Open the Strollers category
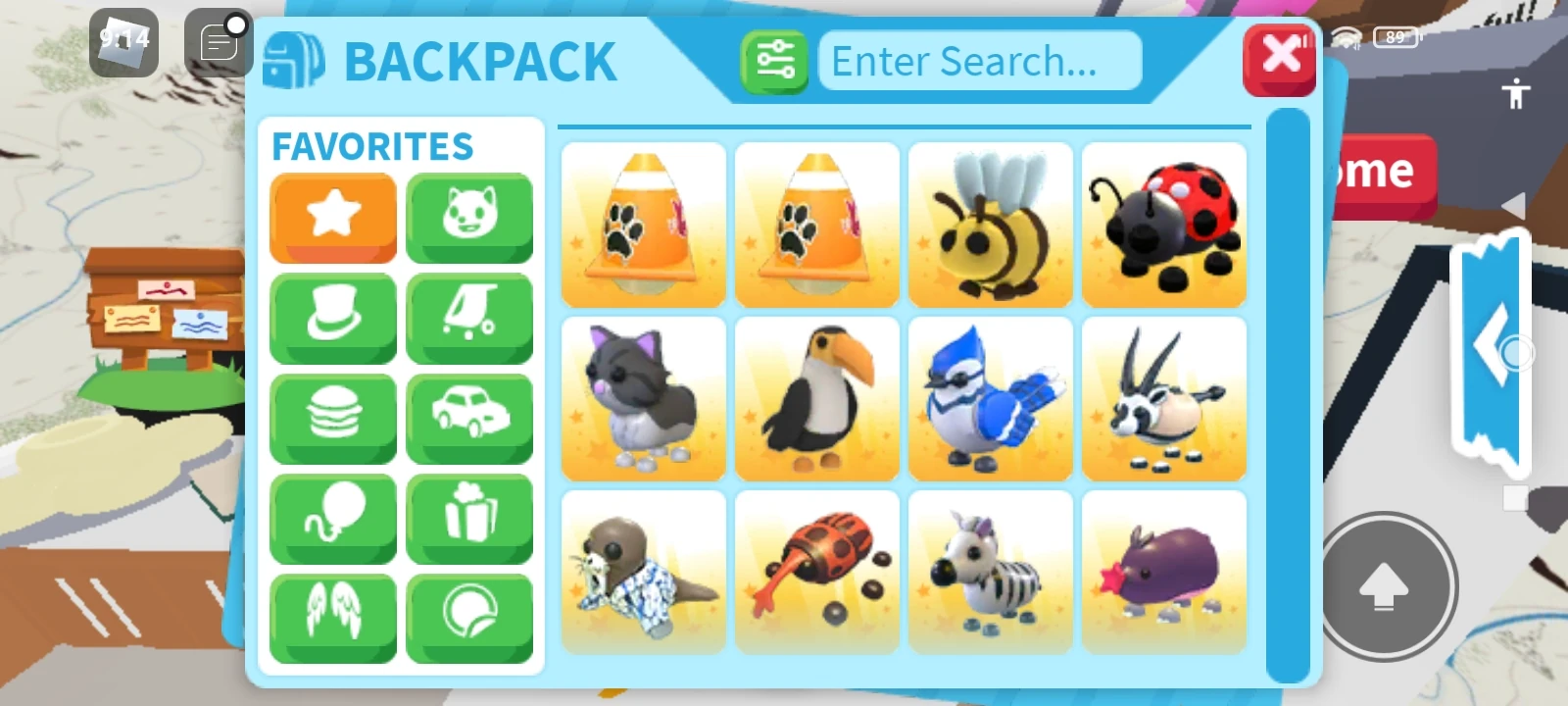The image size is (1568, 706). (x=469, y=318)
